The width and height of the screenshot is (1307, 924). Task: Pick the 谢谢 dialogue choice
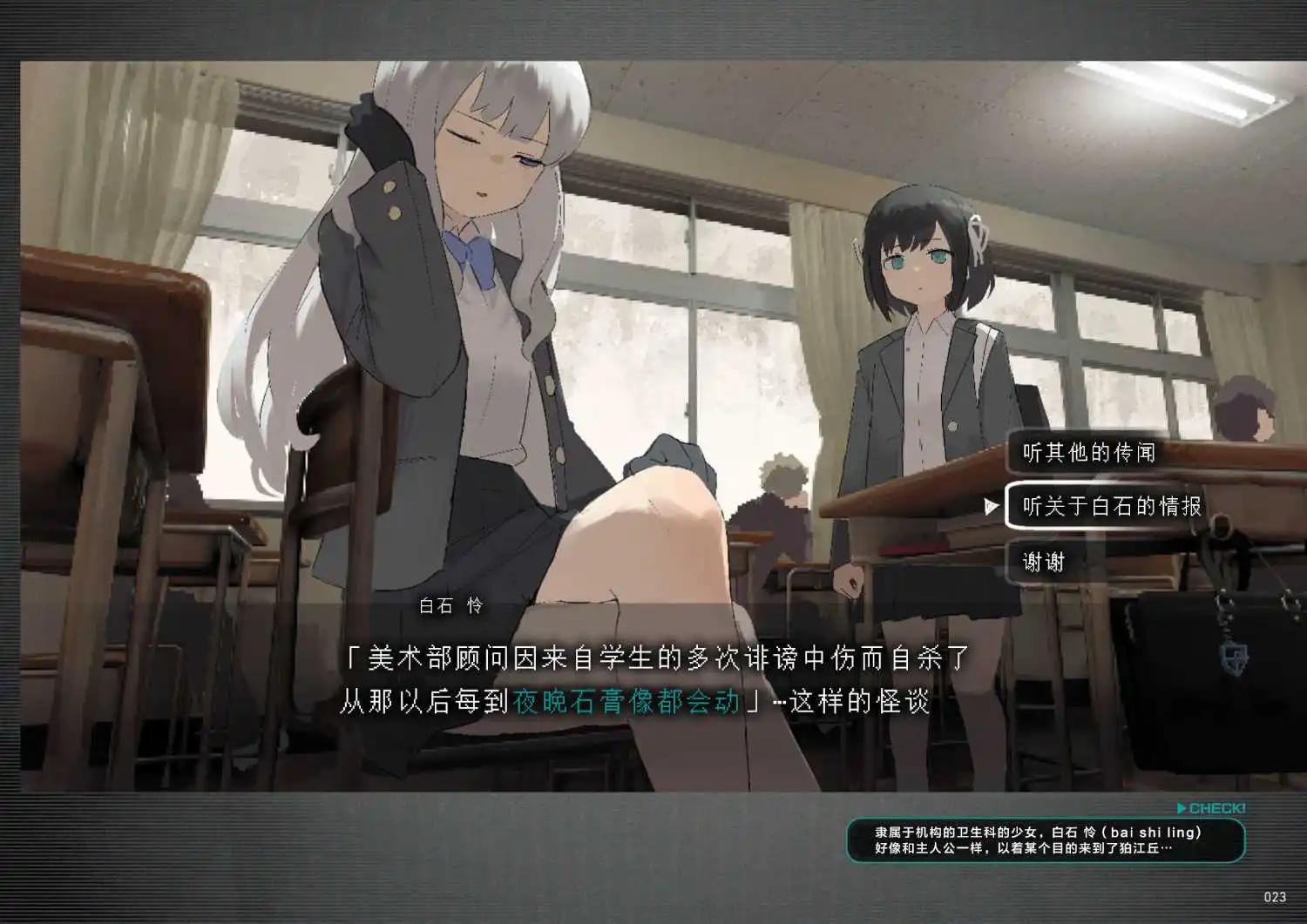pyautogui.click(x=1044, y=562)
